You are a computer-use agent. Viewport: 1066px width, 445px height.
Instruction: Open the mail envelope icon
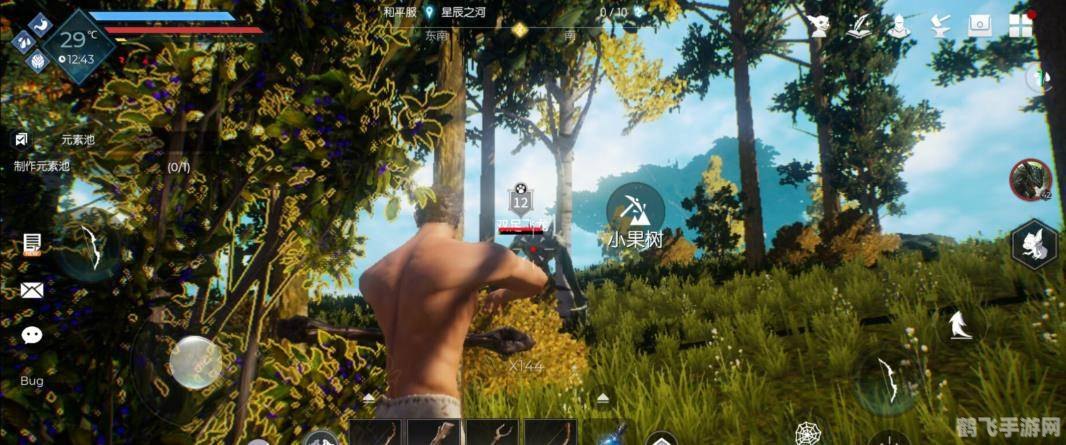(32, 290)
